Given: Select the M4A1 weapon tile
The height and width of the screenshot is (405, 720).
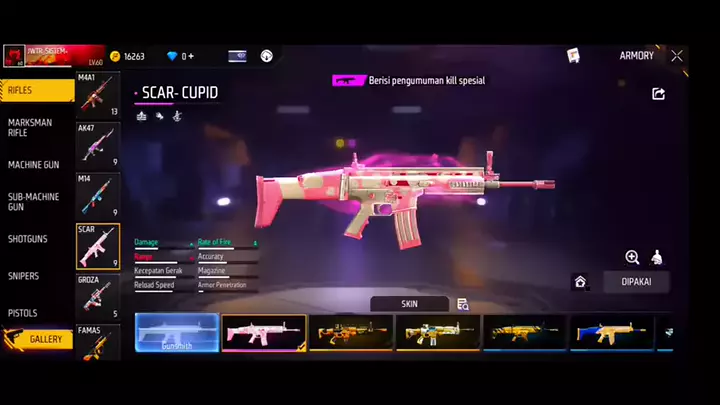Looking at the screenshot, I should point(98,95).
